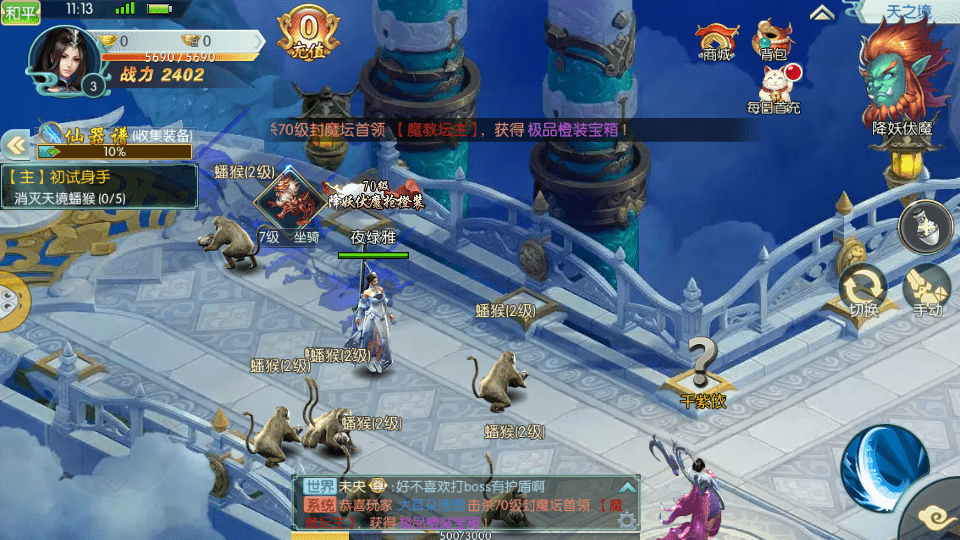
Task: Collapse the top-right icon row arrow
Action: click(822, 12)
